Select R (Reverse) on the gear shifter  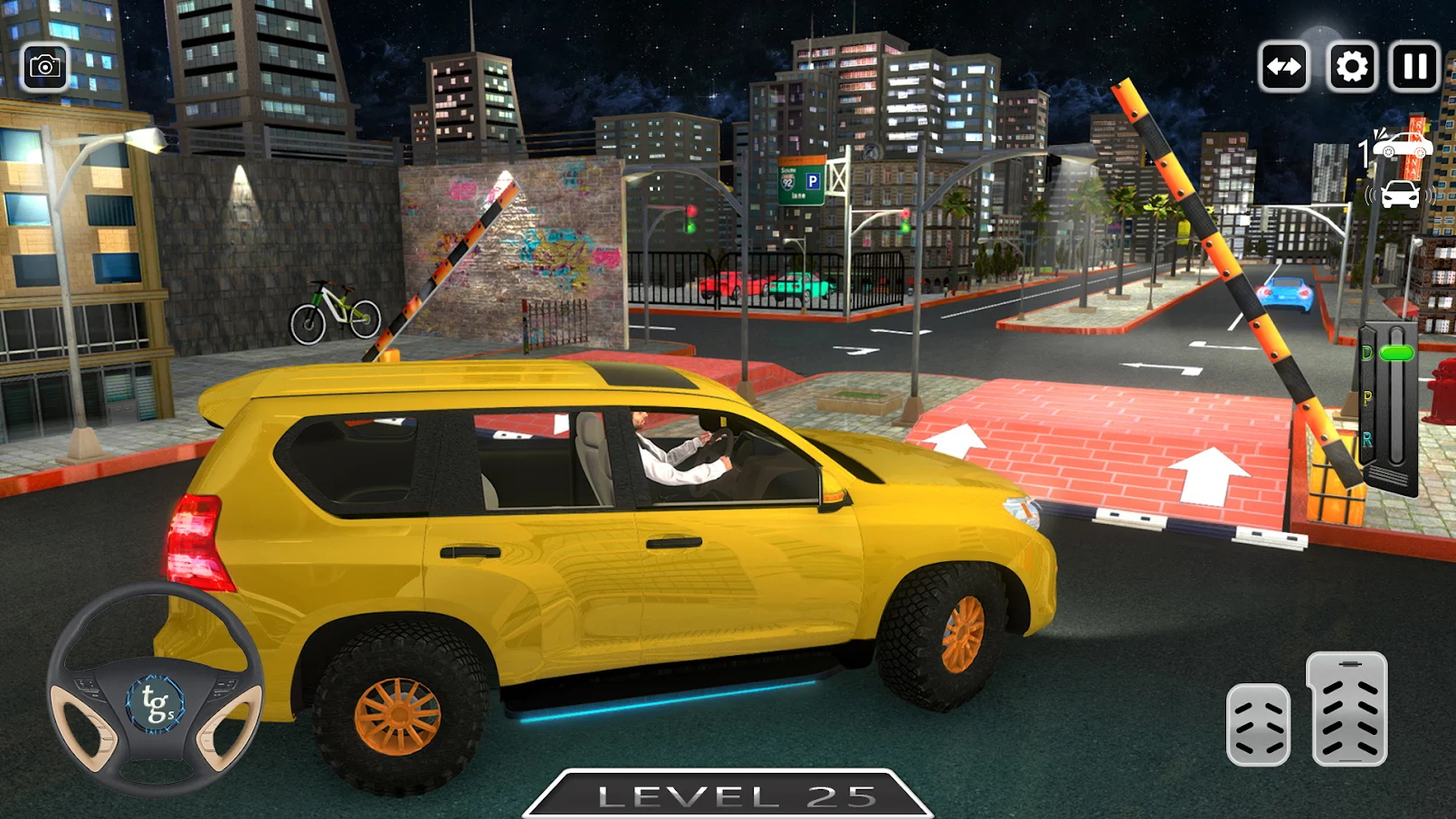1368,437
